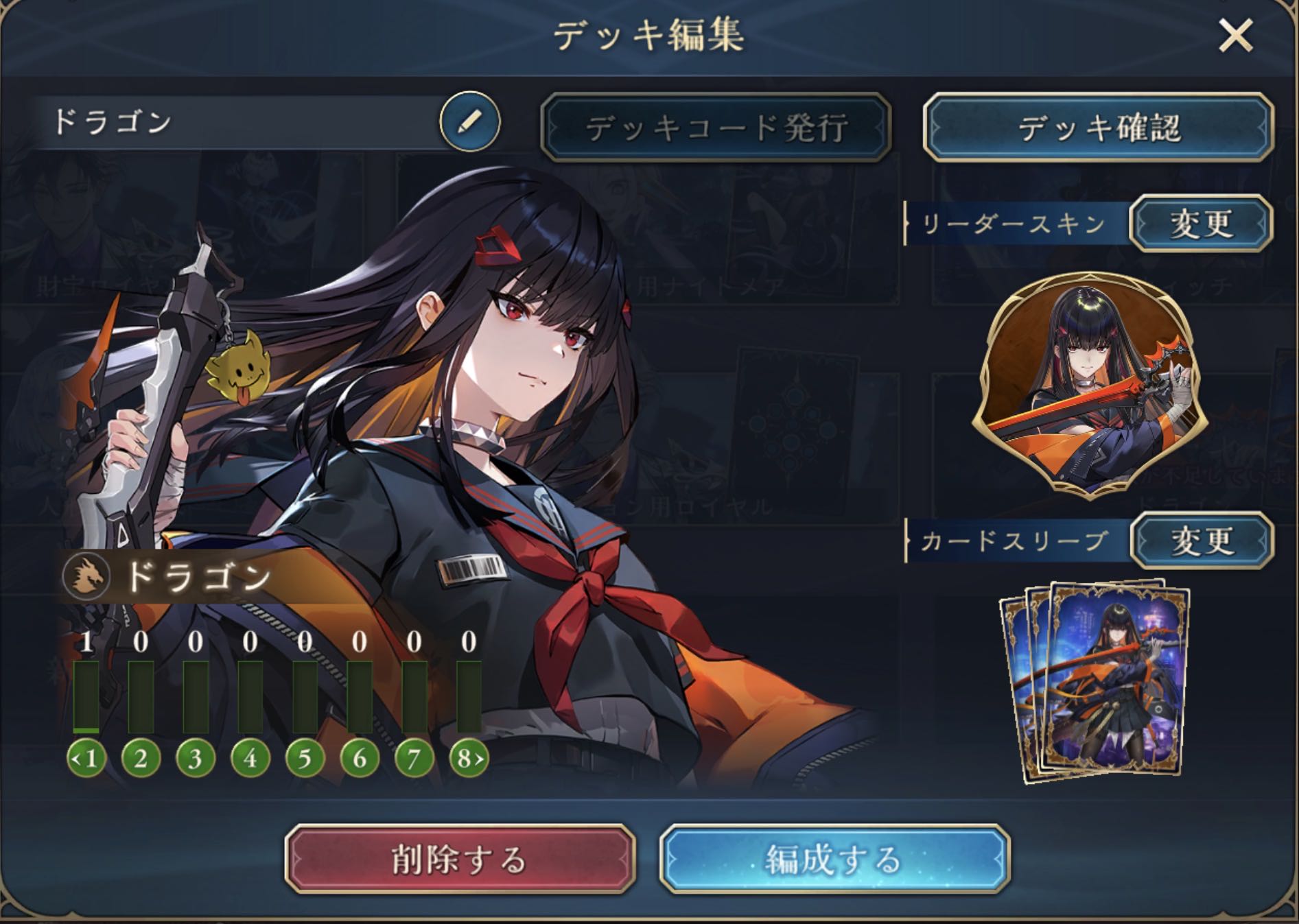The image size is (1299, 924).
Task: Change the card sleeve (カードスリーブ 変更)
Action: pos(1202,541)
